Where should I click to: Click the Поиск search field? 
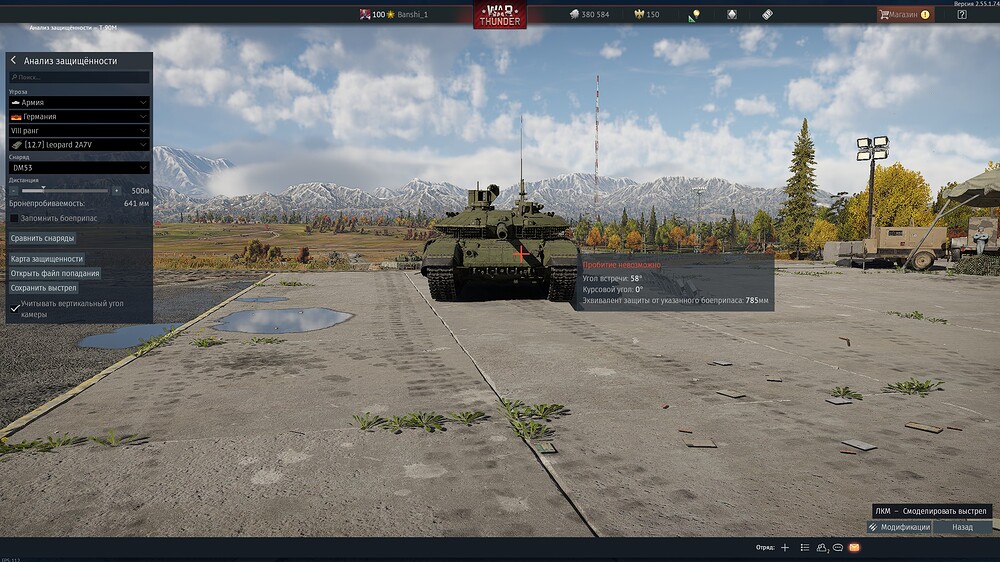[x=80, y=77]
